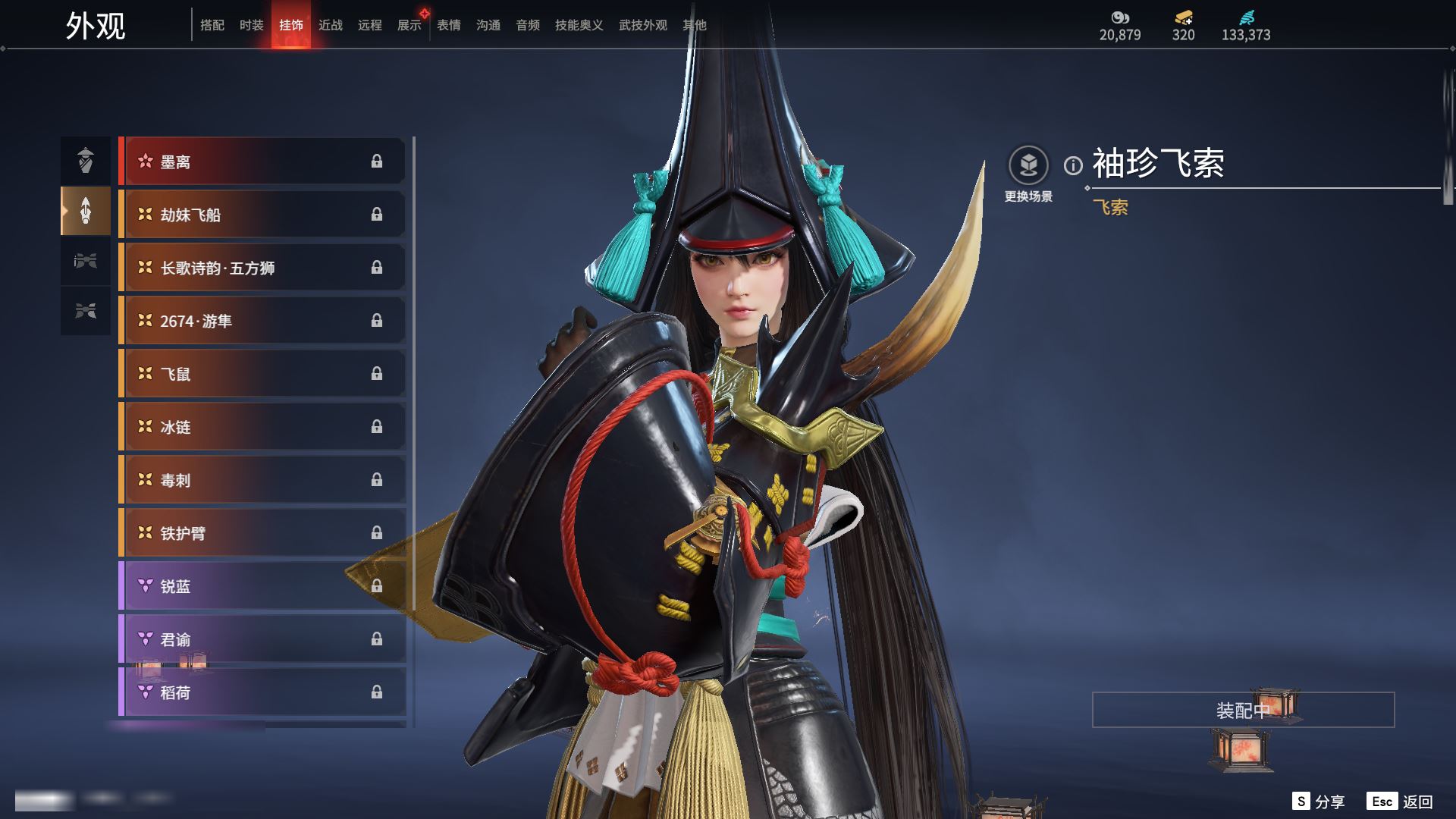Choose the 墨离 accessory entry
The width and height of the screenshot is (1456, 819).
262,162
